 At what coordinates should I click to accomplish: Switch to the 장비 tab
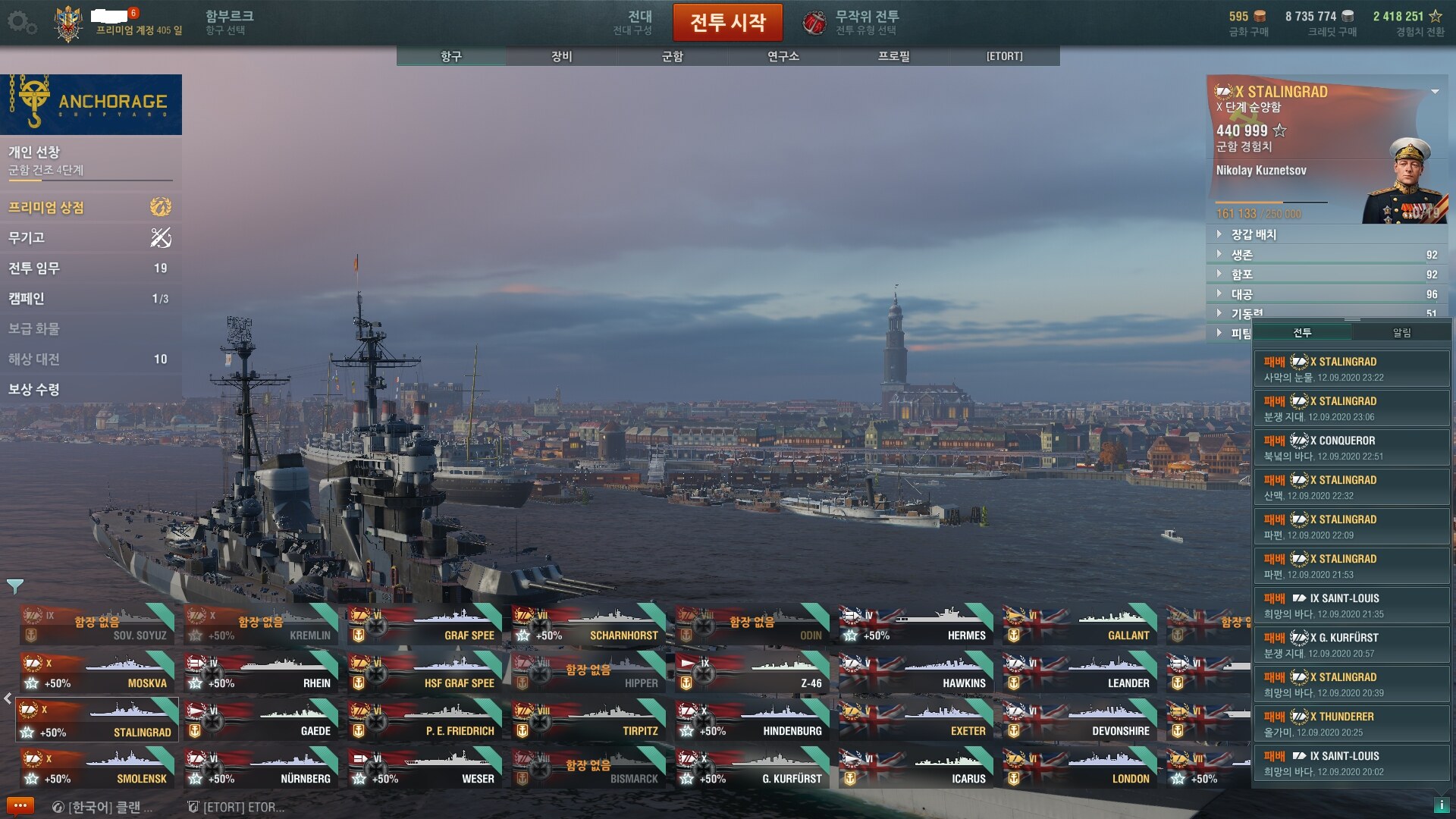click(561, 56)
